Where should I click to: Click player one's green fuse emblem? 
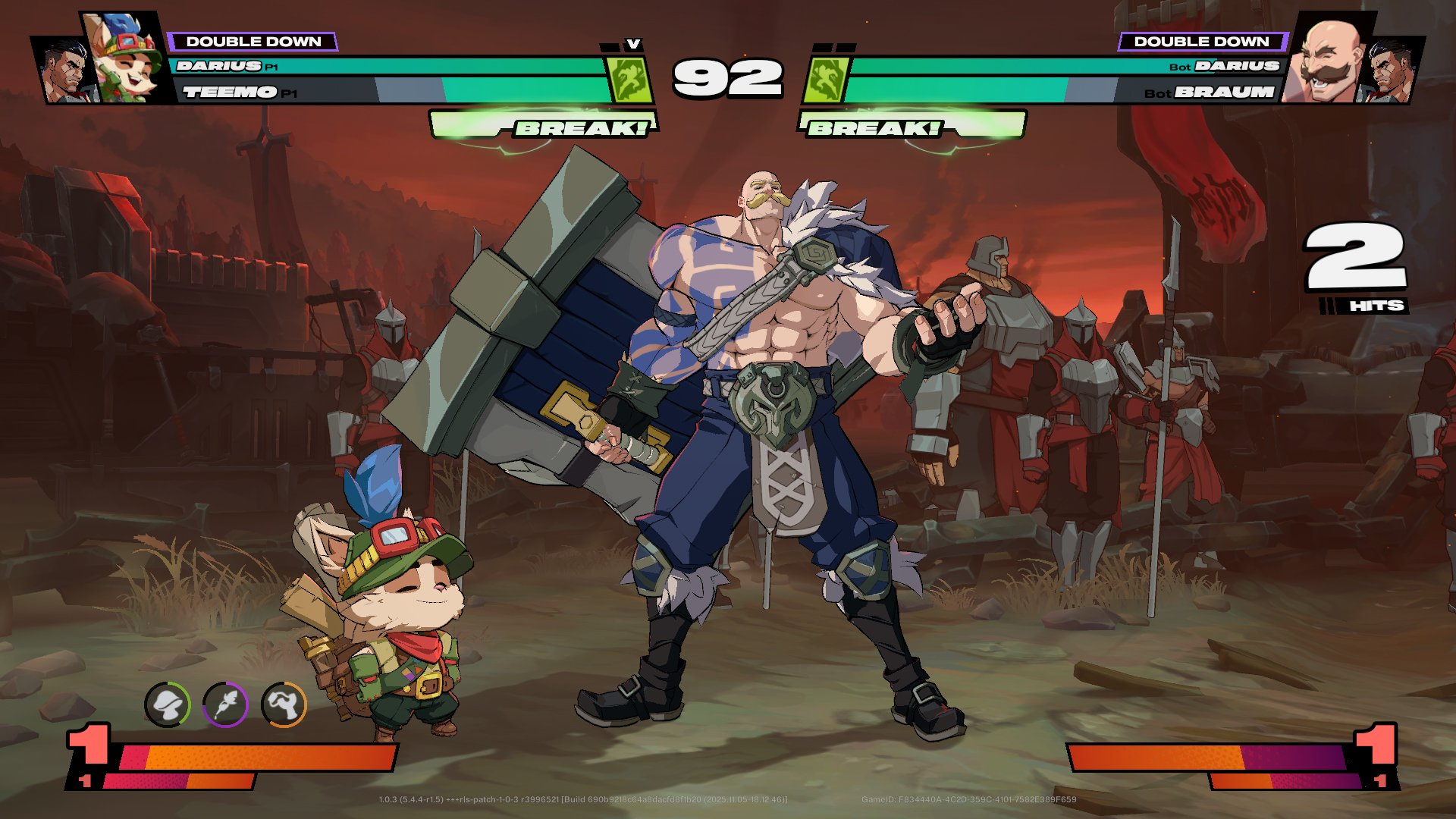coord(630,80)
